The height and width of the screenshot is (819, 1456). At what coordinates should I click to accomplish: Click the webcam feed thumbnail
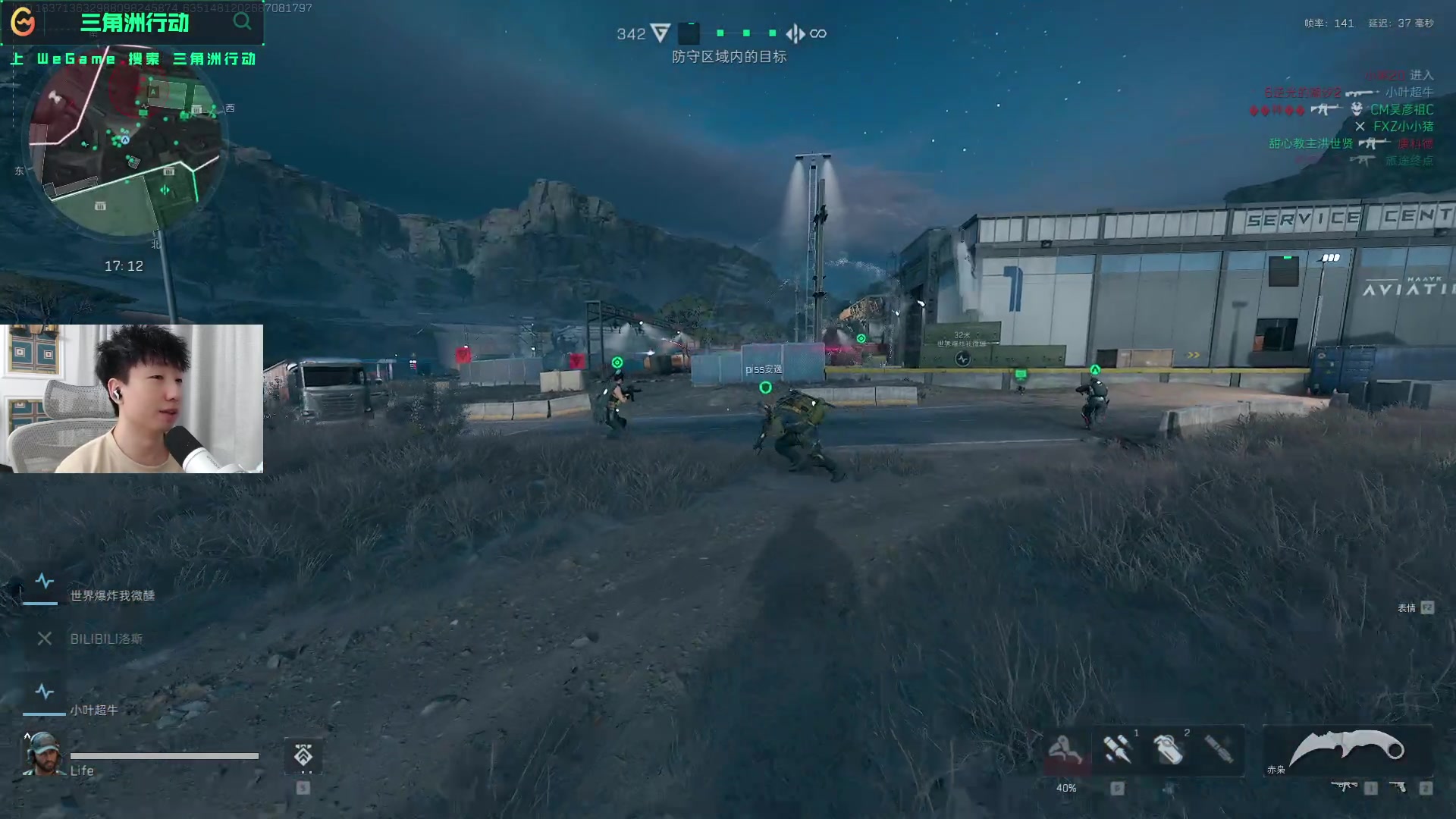[x=132, y=399]
